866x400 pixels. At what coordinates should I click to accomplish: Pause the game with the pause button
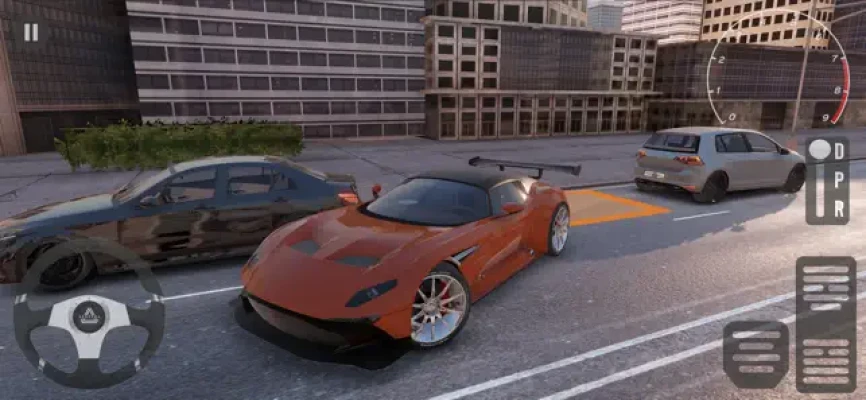pos(31,32)
